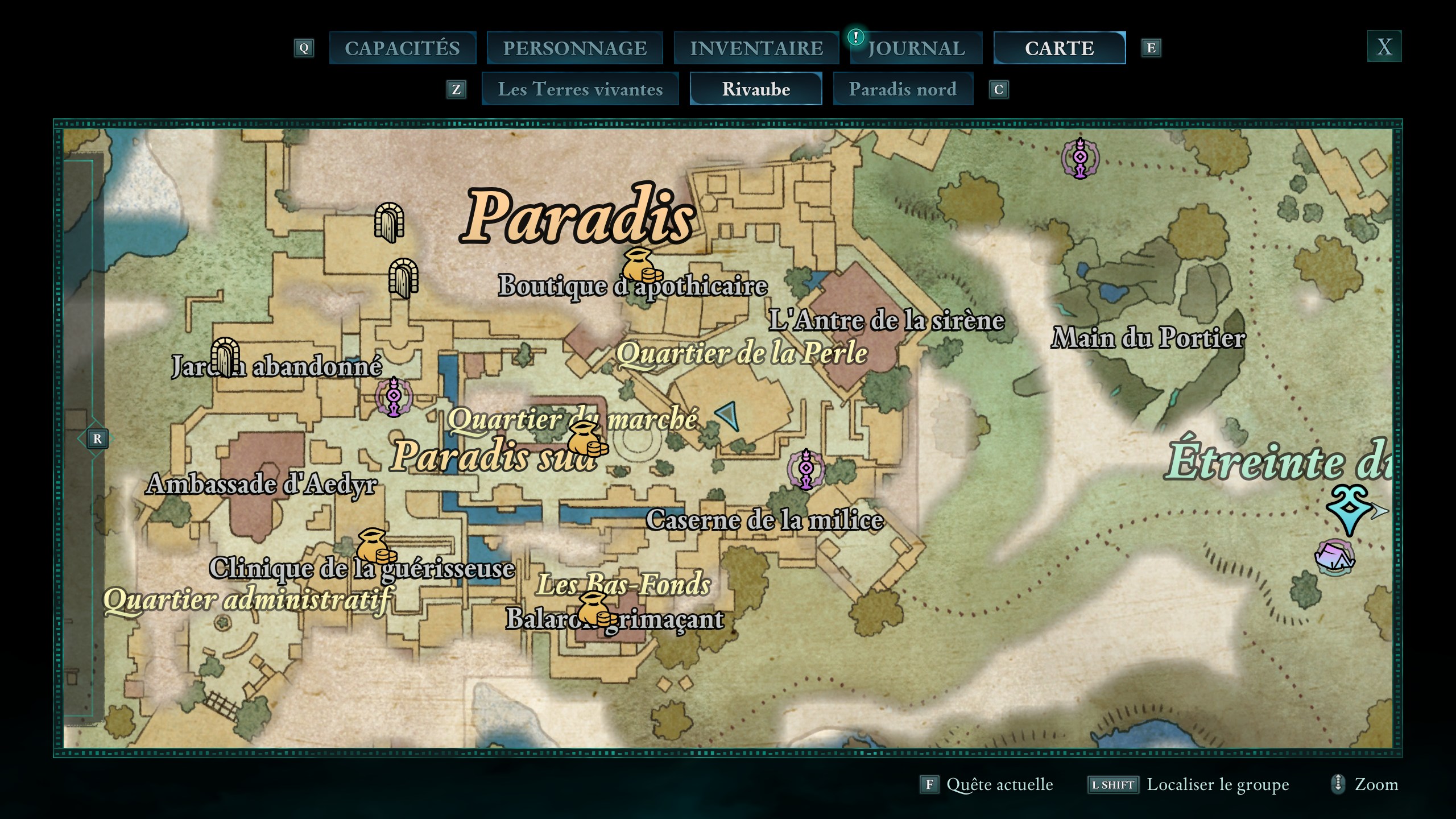Select the Balarok grimaçant merchant marker
1456x819 pixels.
(594, 609)
